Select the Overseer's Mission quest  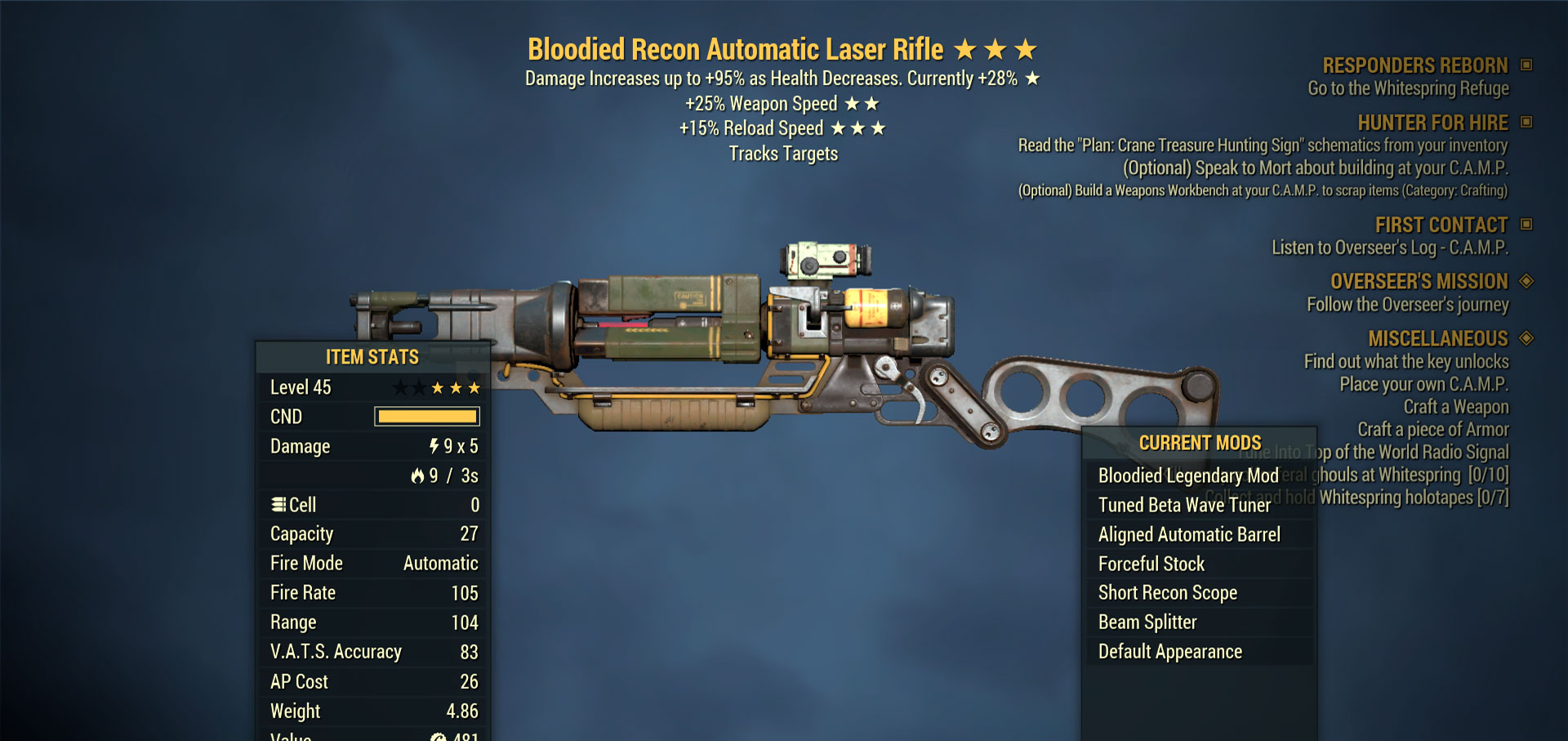tap(1419, 281)
